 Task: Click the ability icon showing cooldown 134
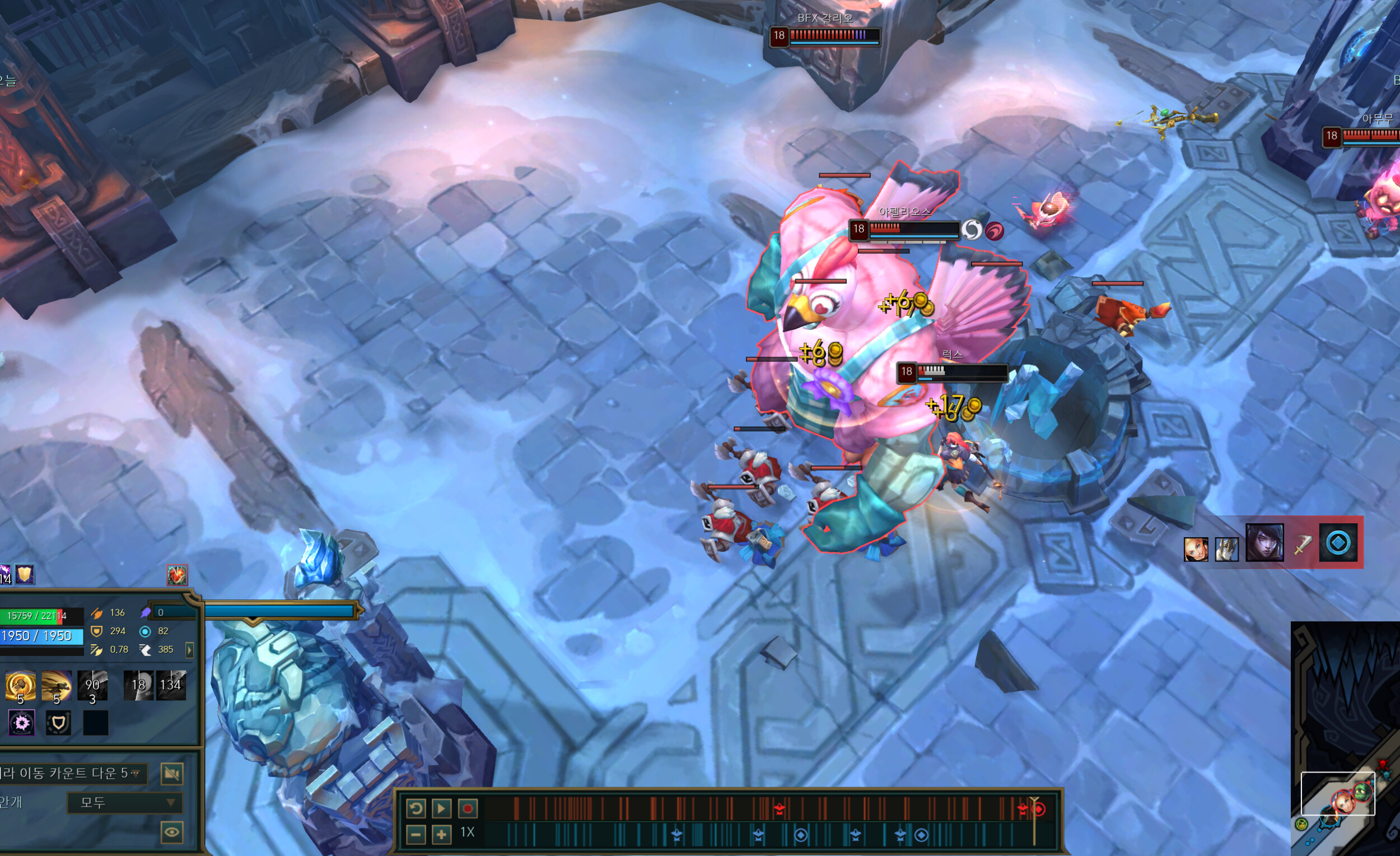click(171, 686)
